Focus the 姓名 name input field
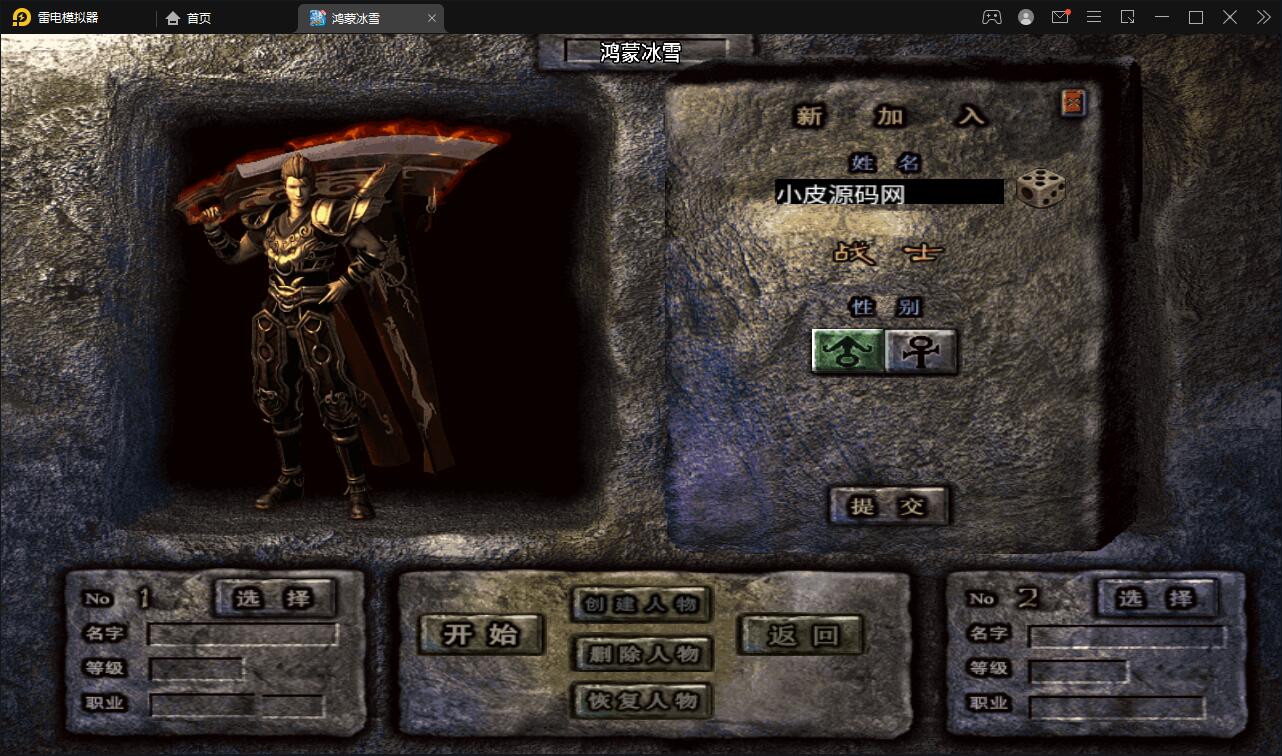The width and height of the screenshot is (1282, 756). tap(888, 192)
